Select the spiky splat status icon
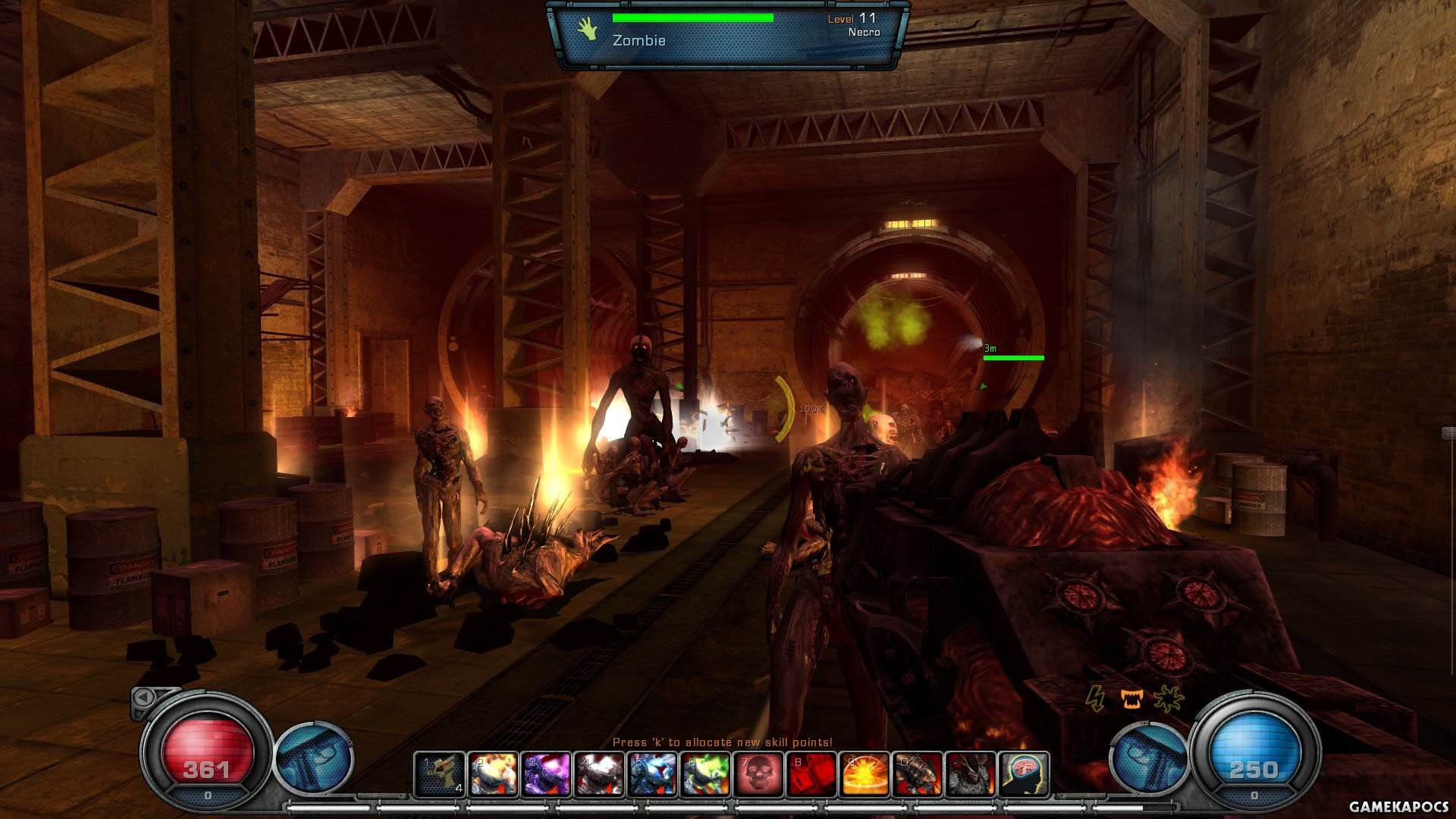Screen dimensions: 1456x819 (1168, 698)
